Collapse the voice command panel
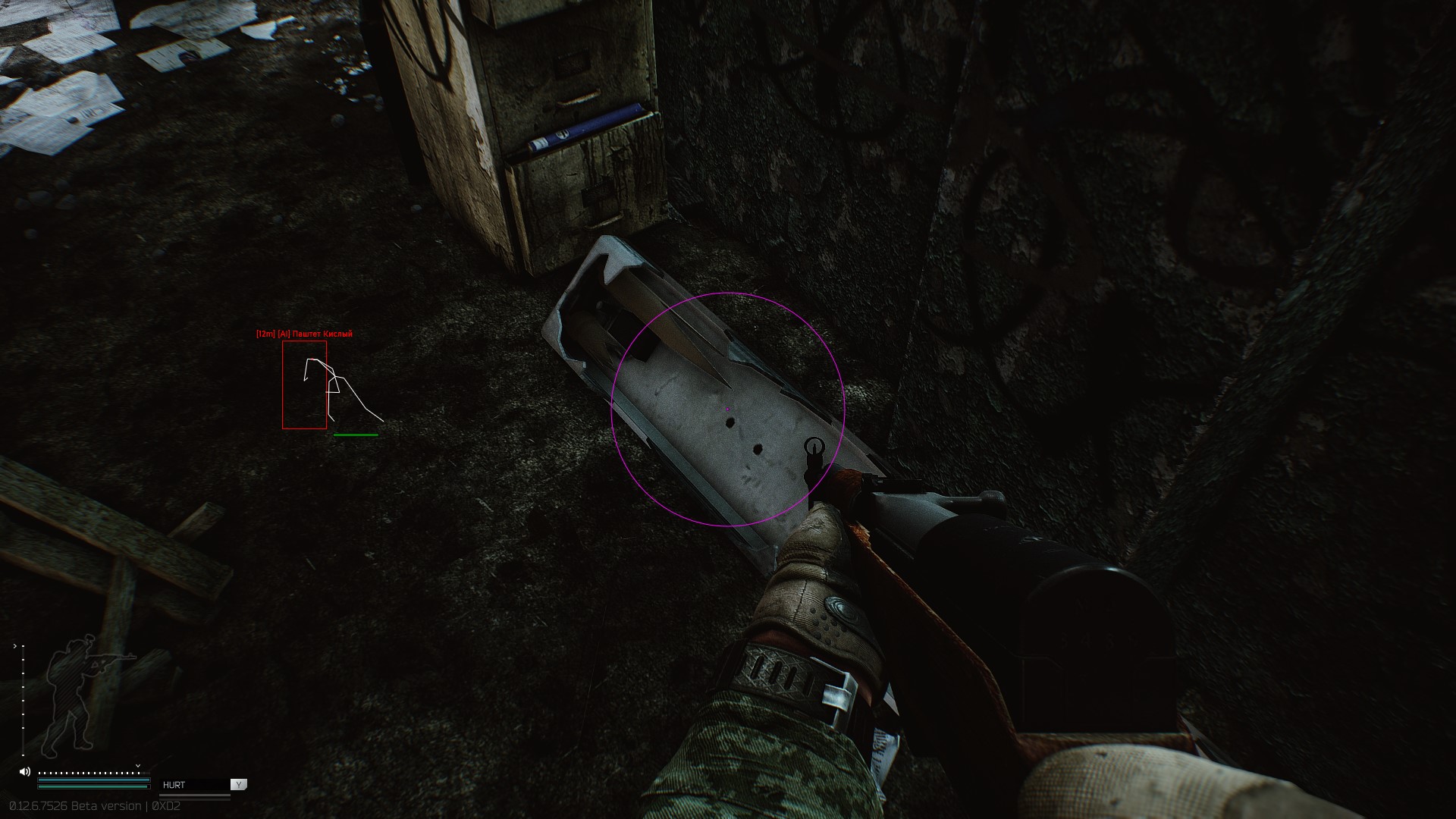This screenshot has width=1456, height=819. point(239,785)
